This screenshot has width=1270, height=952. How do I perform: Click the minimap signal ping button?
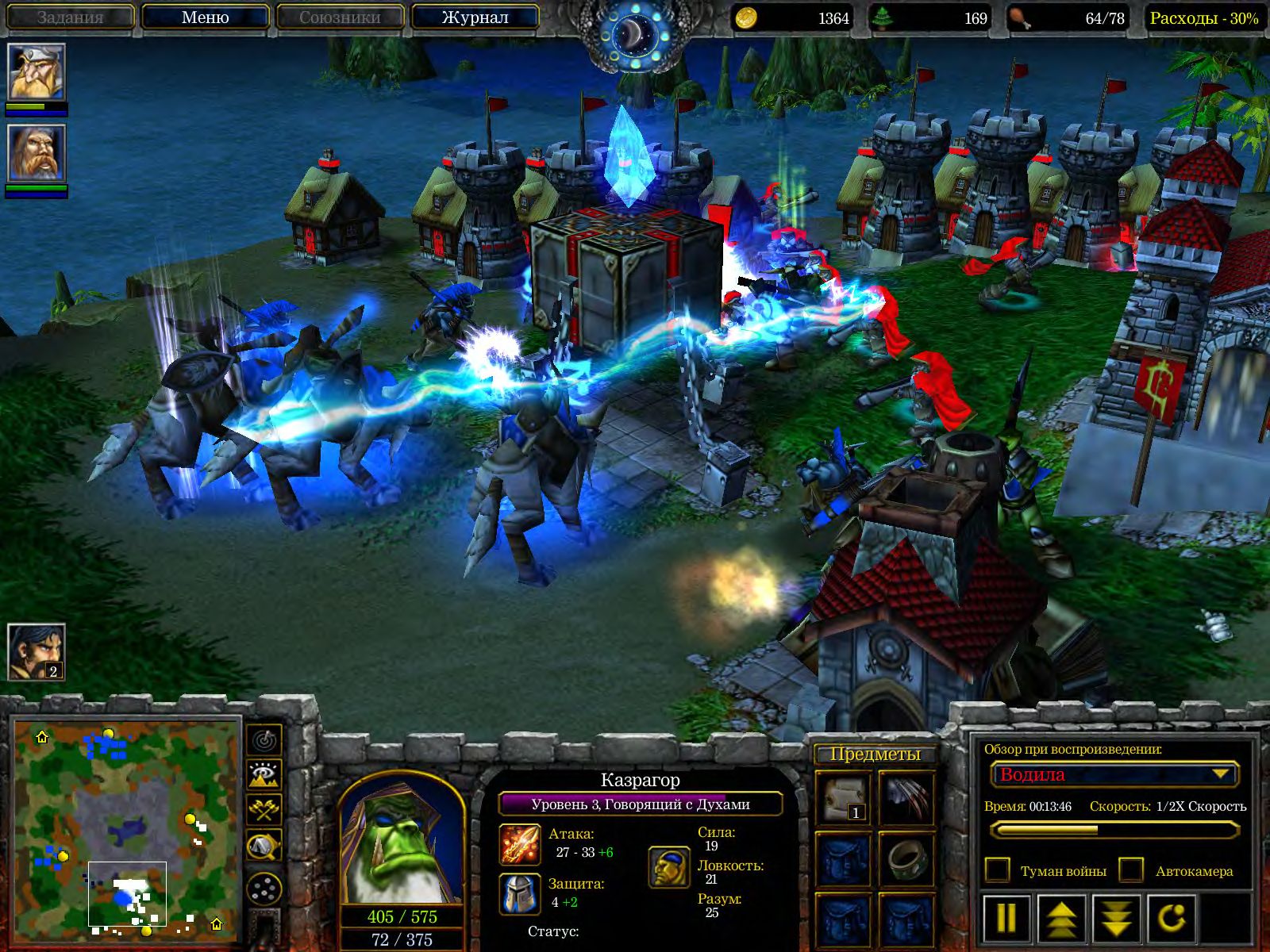[x=264, y=739]
